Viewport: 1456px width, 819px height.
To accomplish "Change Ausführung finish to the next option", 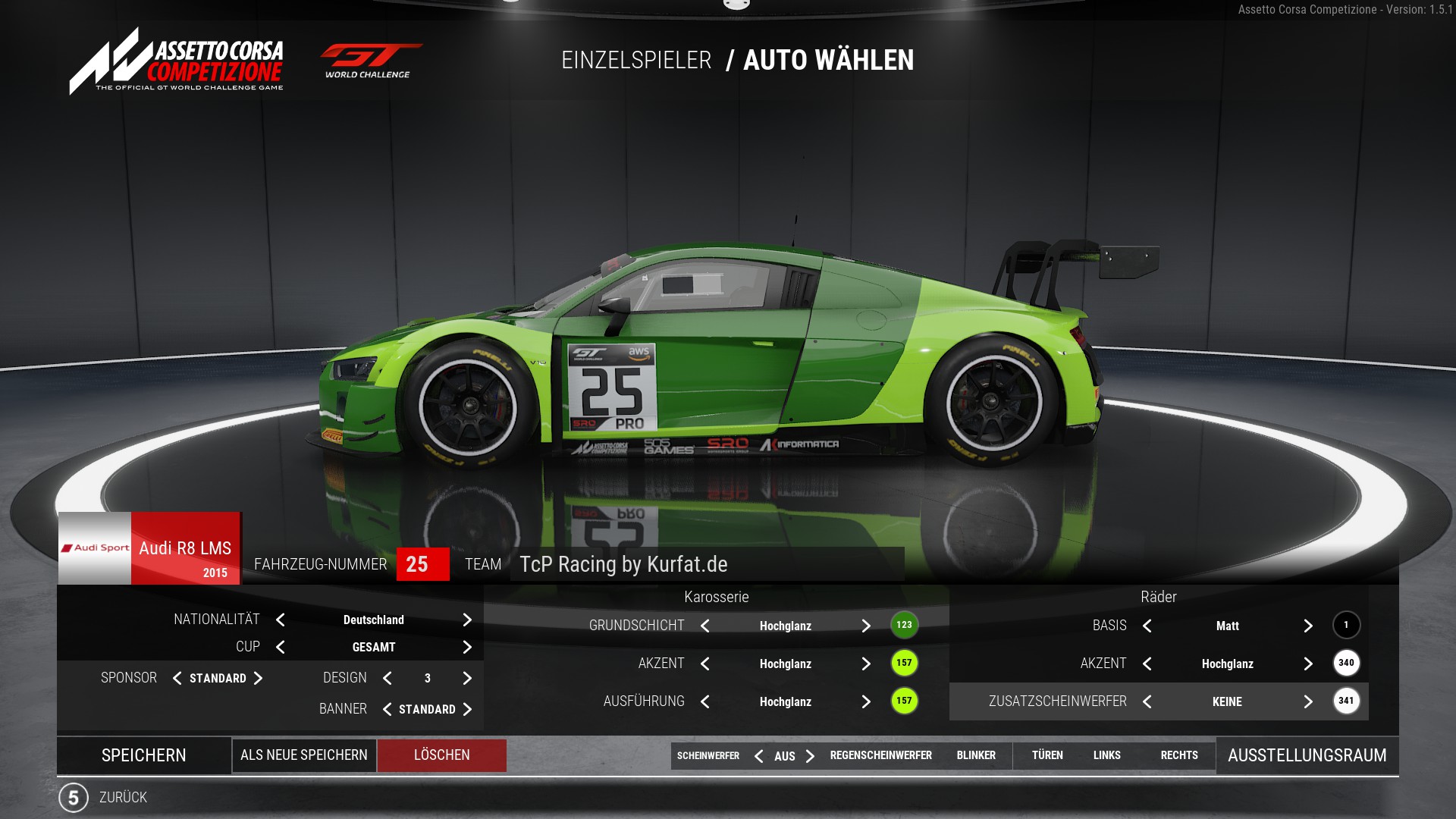I will [x=866, y=701].
